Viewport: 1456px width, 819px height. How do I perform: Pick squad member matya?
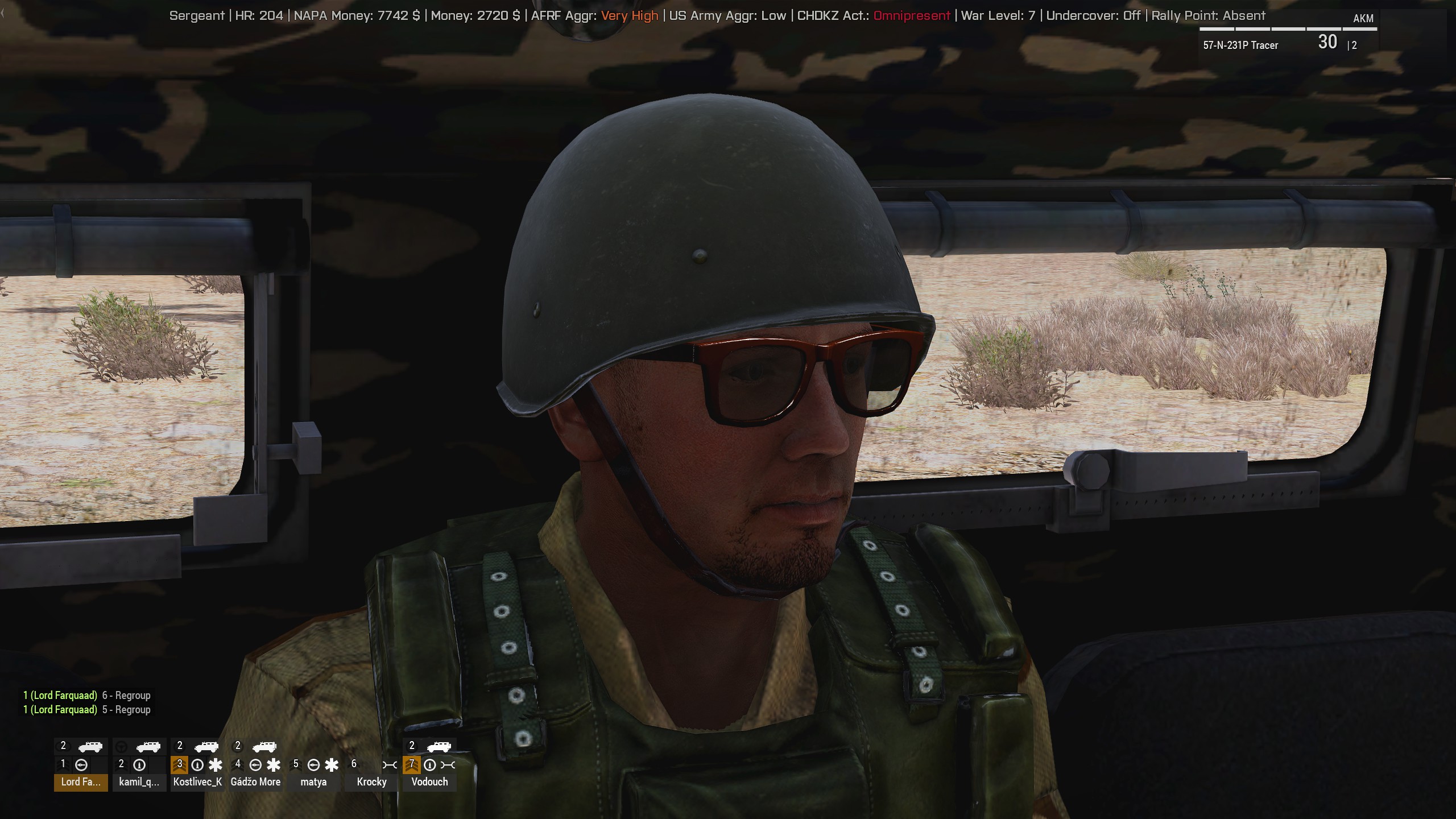click(x=313, y=781)
